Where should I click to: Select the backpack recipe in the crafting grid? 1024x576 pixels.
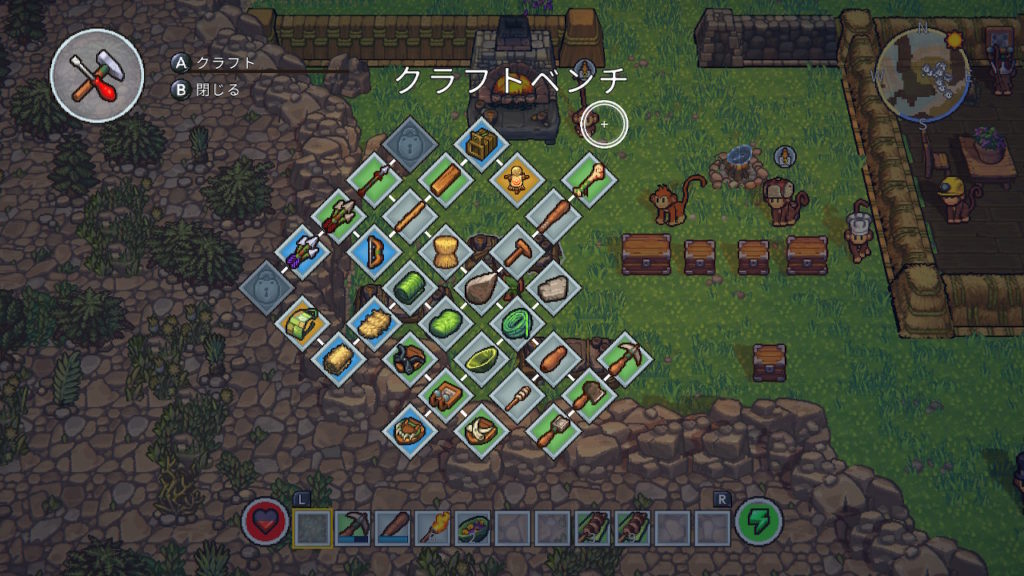483,143
